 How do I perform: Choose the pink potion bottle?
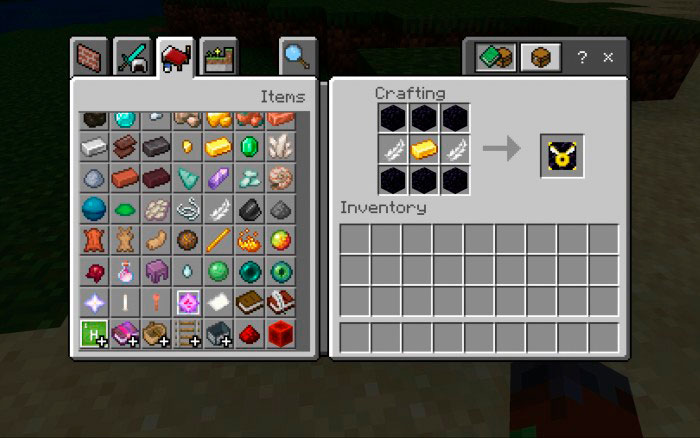[125, 271]
